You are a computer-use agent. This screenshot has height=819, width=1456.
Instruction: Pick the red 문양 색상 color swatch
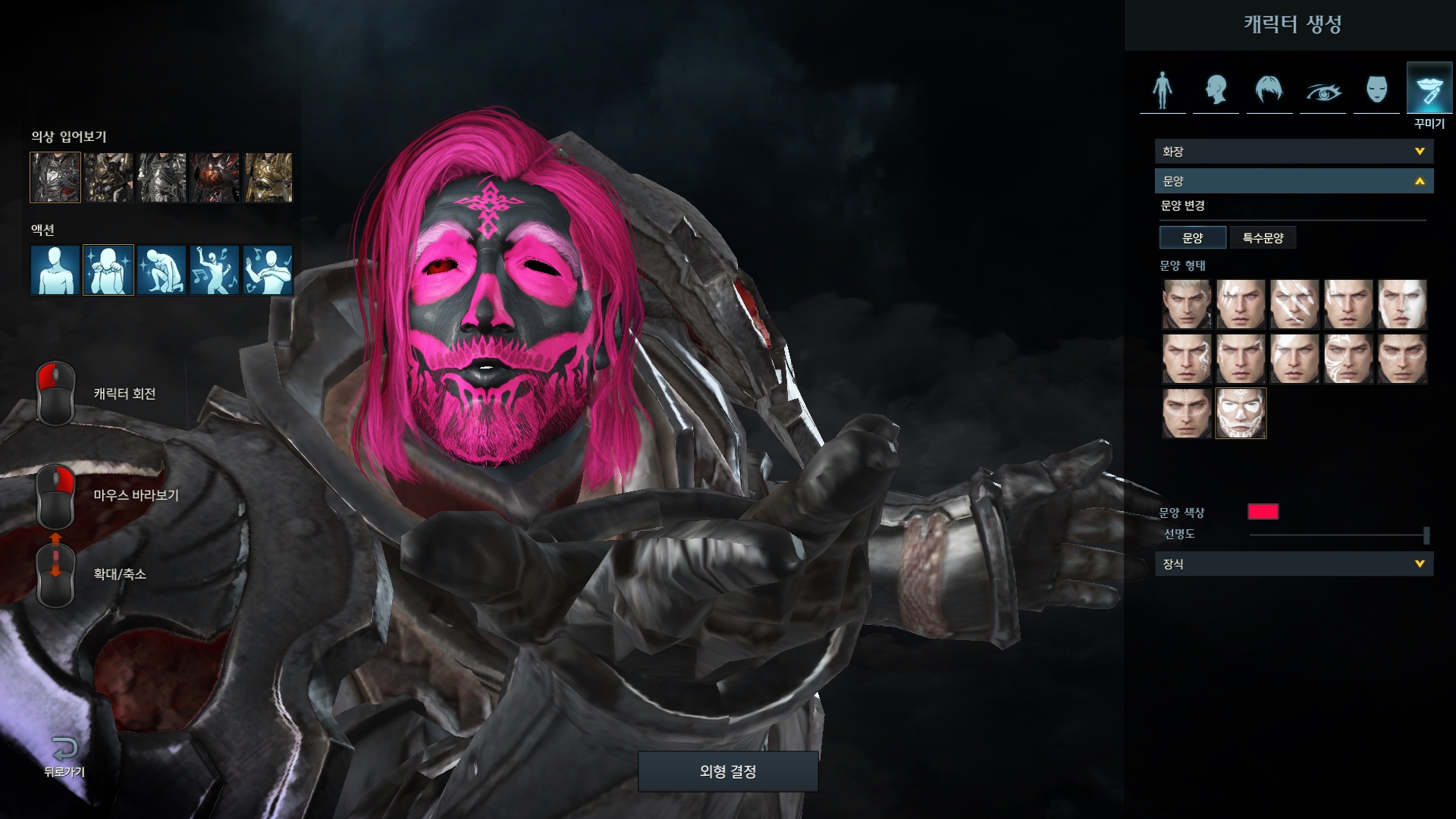(x=1263, y=512)
